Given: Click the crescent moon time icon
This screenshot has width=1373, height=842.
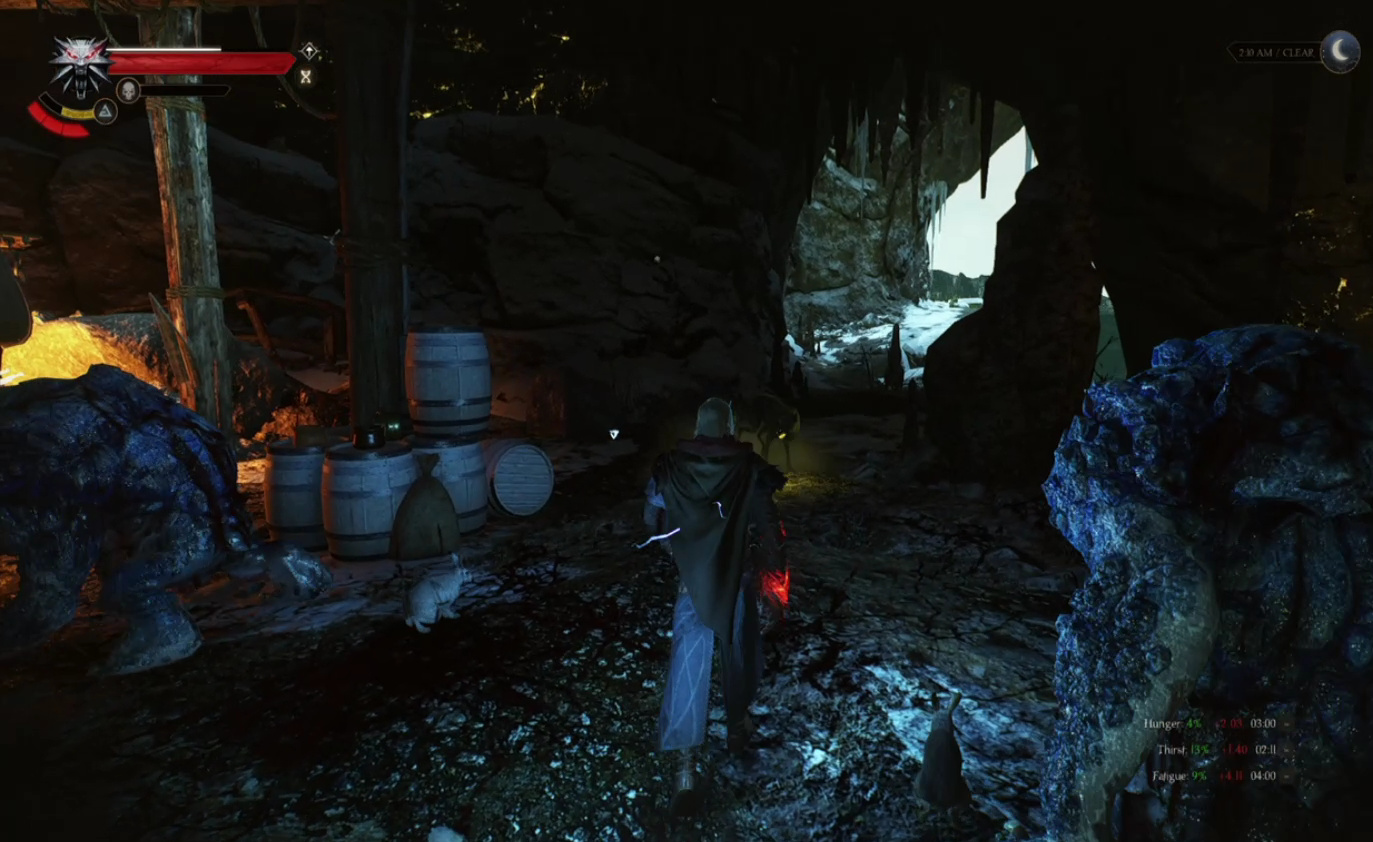Looking at the screenshot, I should coord(1340,50).
